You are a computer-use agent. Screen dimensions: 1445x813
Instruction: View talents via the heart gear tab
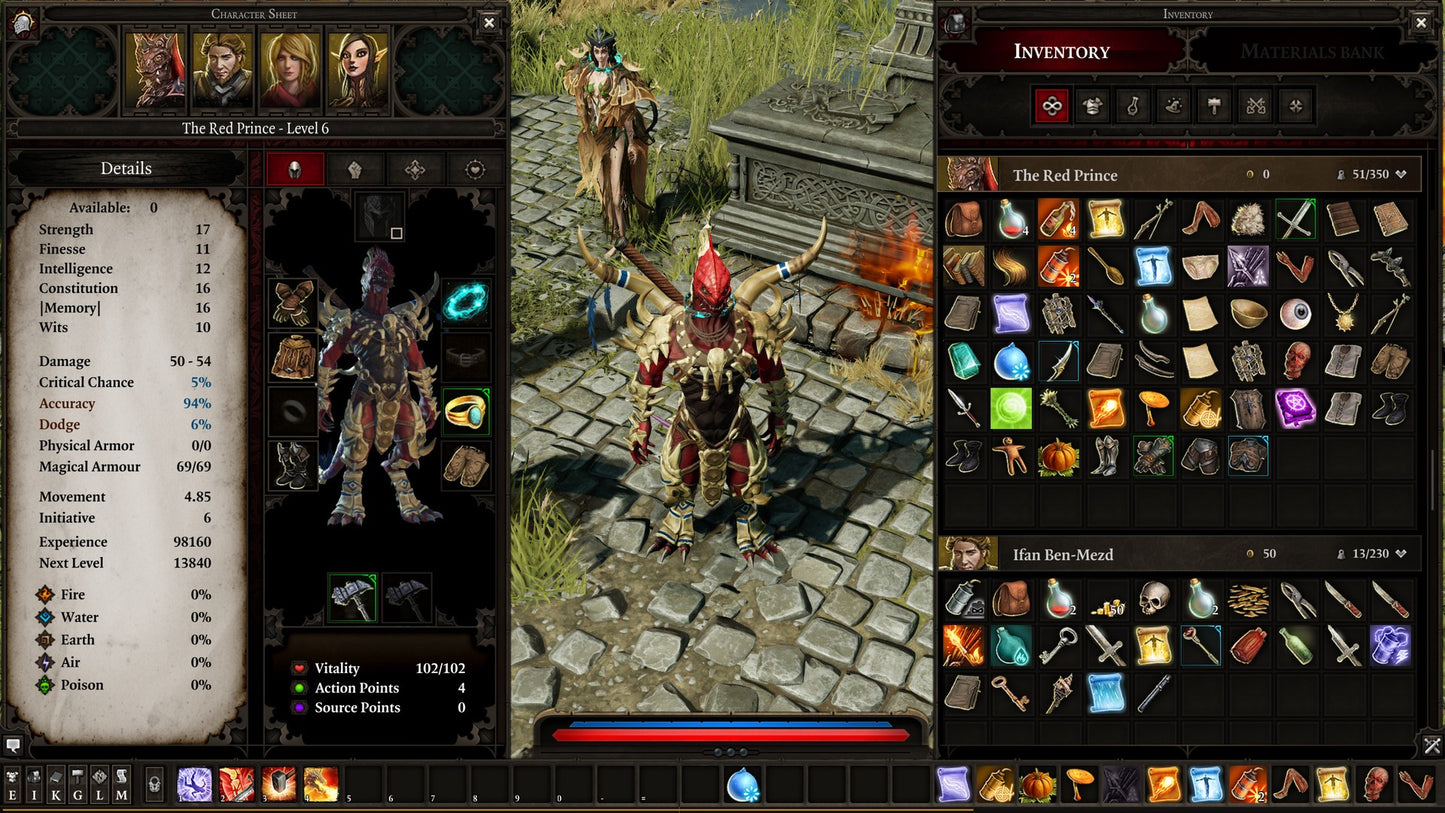475,170
